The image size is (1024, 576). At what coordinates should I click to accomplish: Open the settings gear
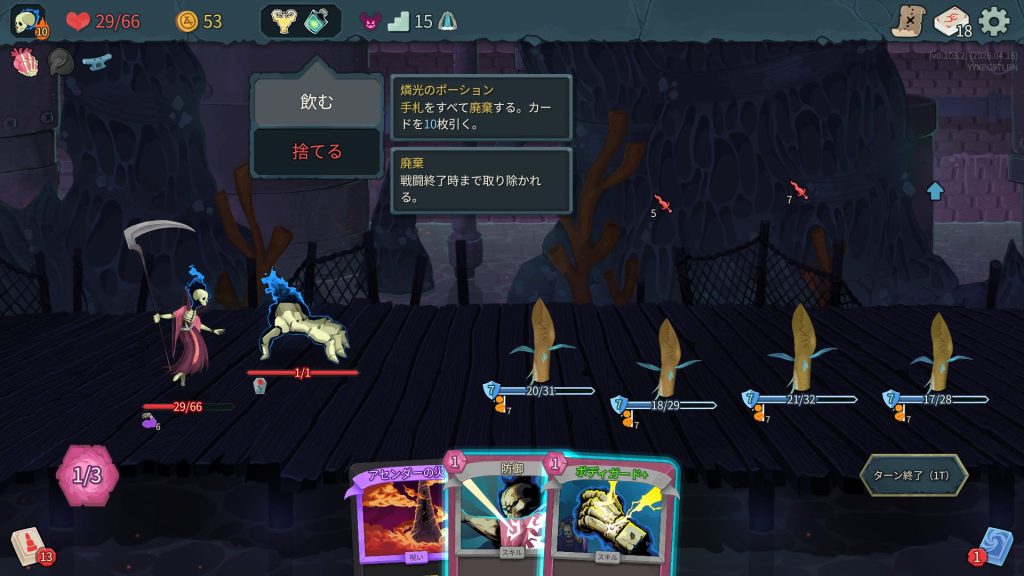pos(994,21)
